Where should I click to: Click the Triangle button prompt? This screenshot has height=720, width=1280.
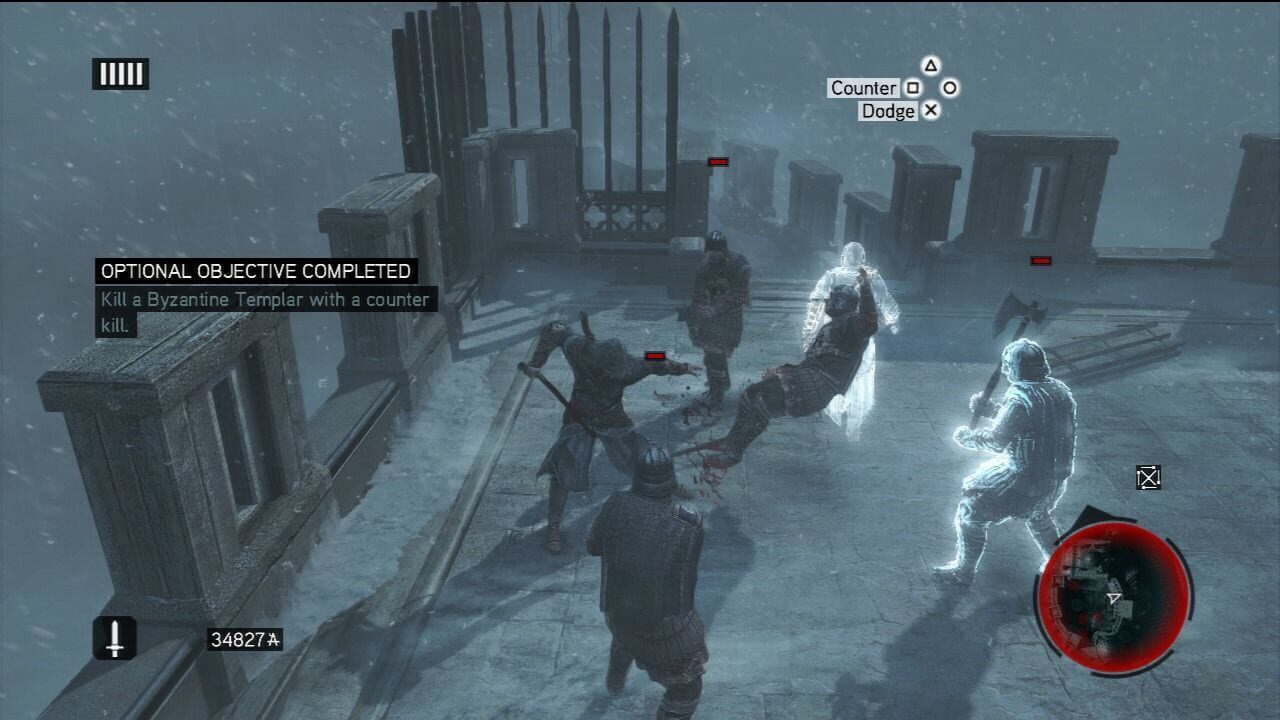(931, 64)
